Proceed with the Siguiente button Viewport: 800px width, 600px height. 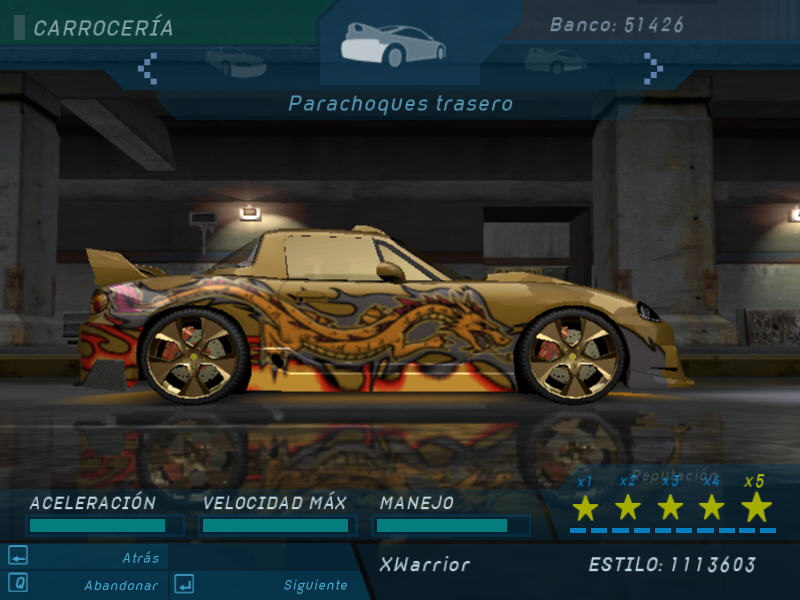click(x=315, y=585)
